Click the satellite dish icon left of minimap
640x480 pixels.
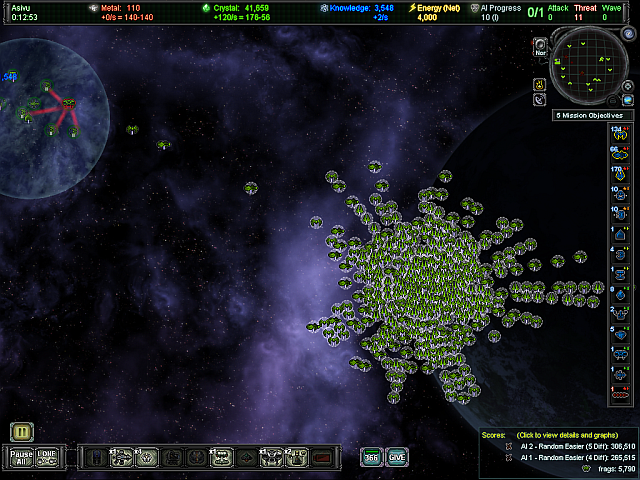(540, 99)
